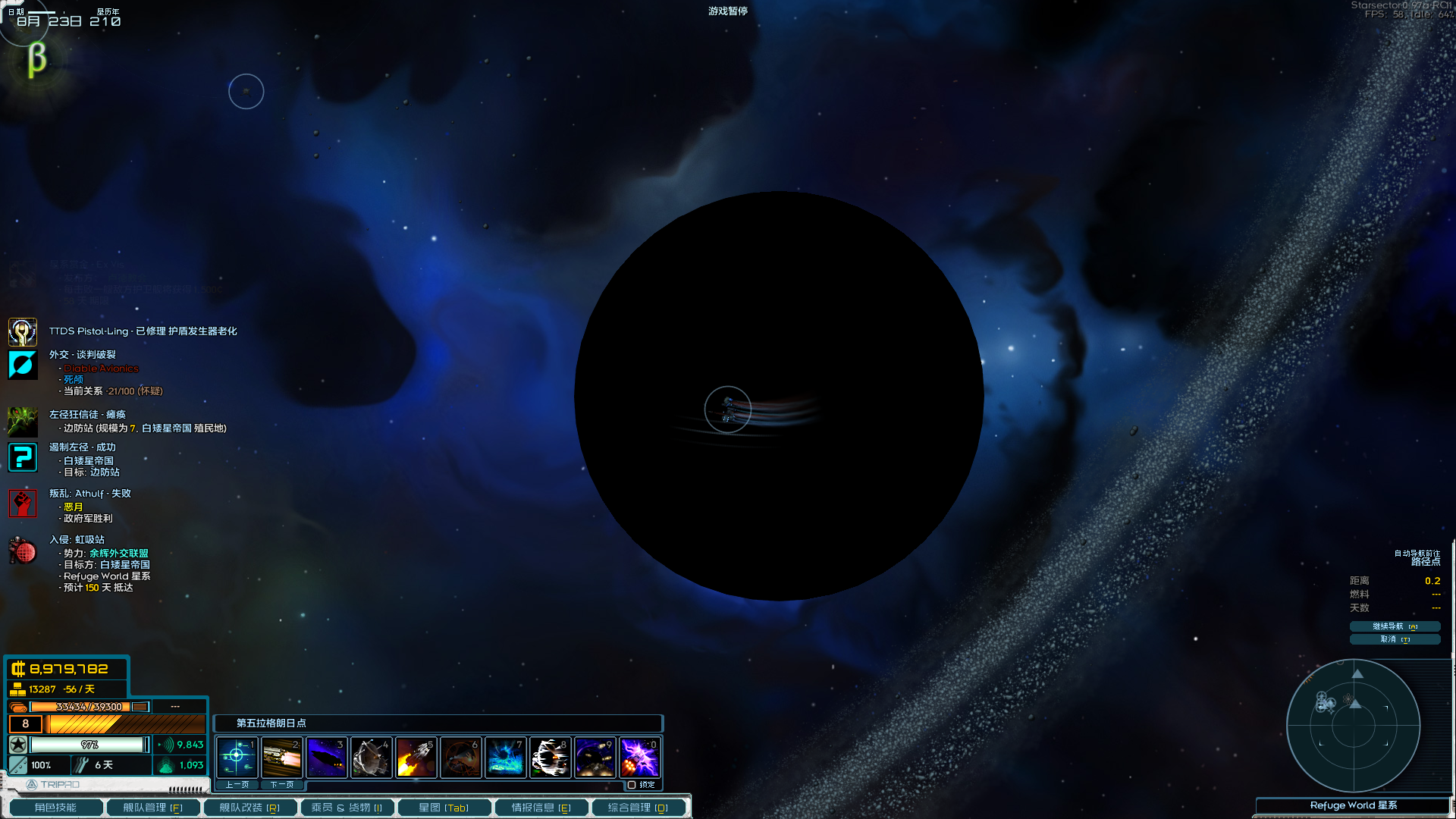Open 舰队管理 fleet management
Image resolution: width=1456 pixels, height=819 pixels.
pos(152,808)
